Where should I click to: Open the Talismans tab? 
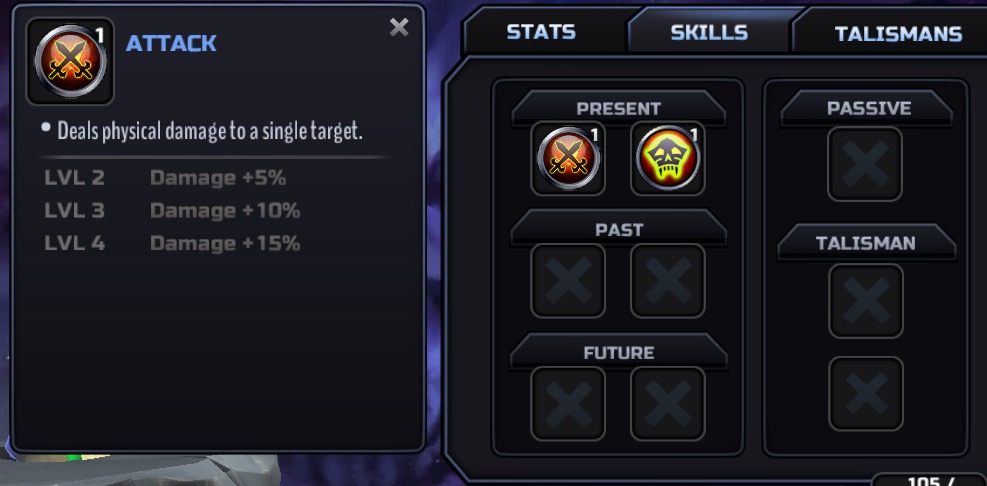(x=897, y=34)
